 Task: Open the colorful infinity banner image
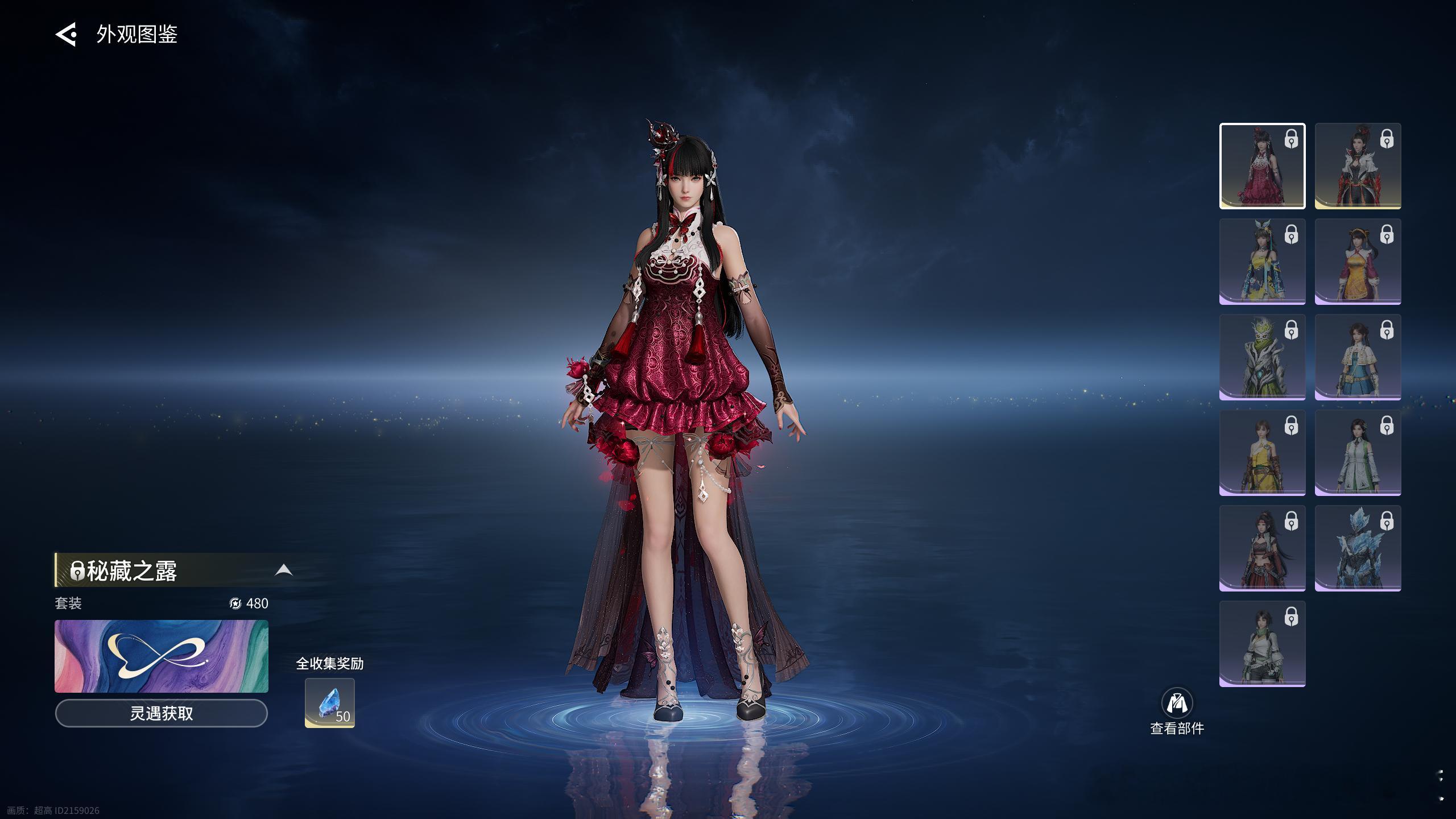click(x=162, y=656)
